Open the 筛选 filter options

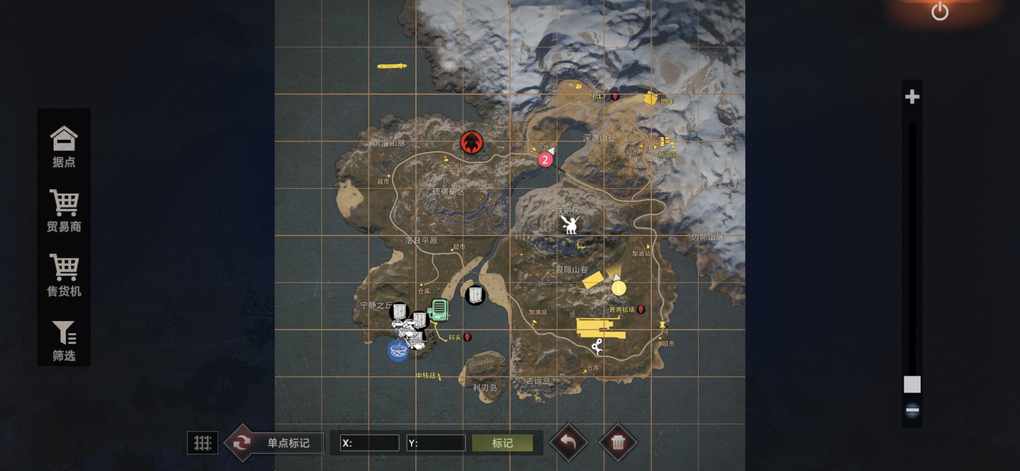click(x=64, y=339)
